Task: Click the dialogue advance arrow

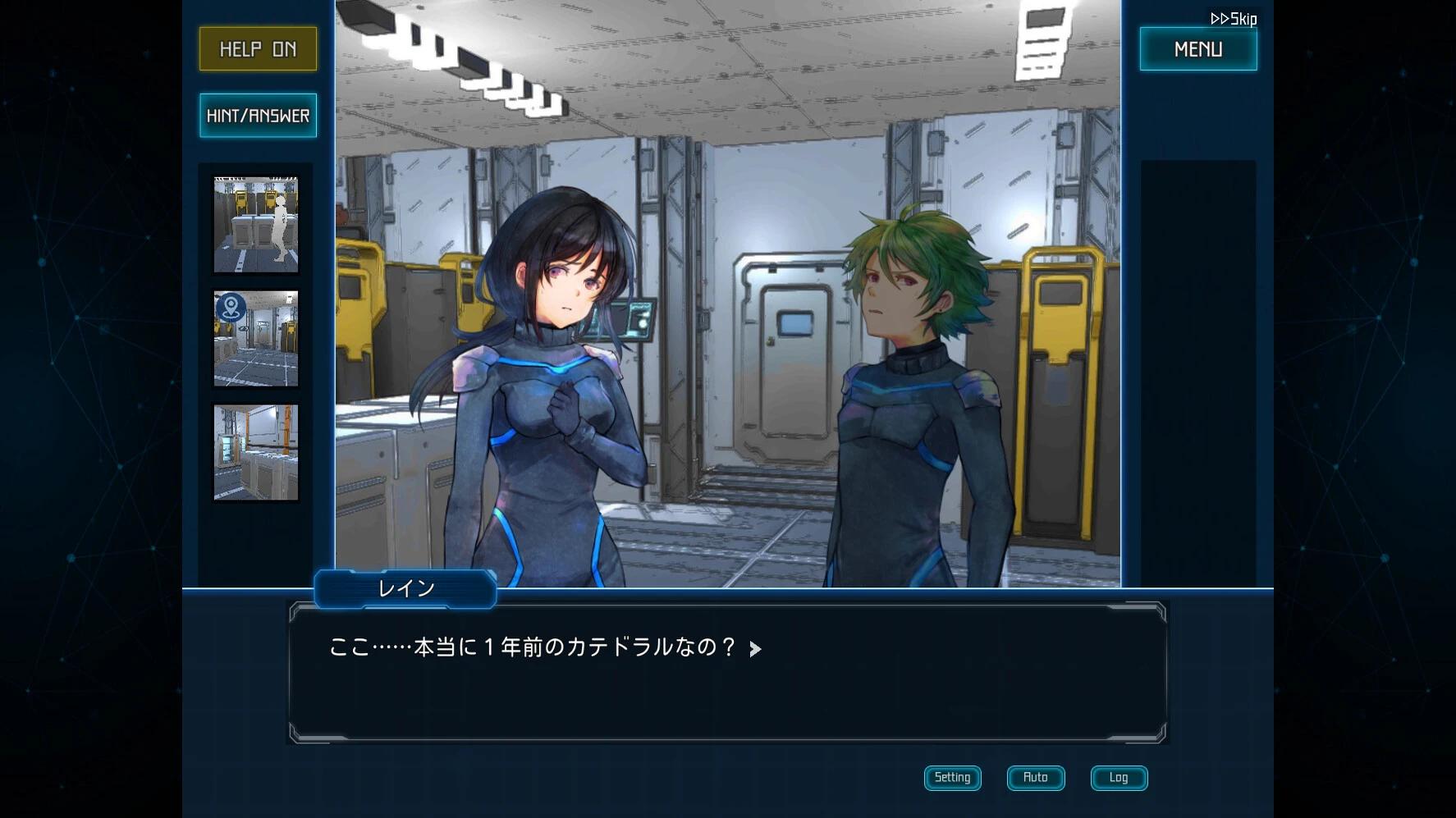Action: click(x=755, y=648)
